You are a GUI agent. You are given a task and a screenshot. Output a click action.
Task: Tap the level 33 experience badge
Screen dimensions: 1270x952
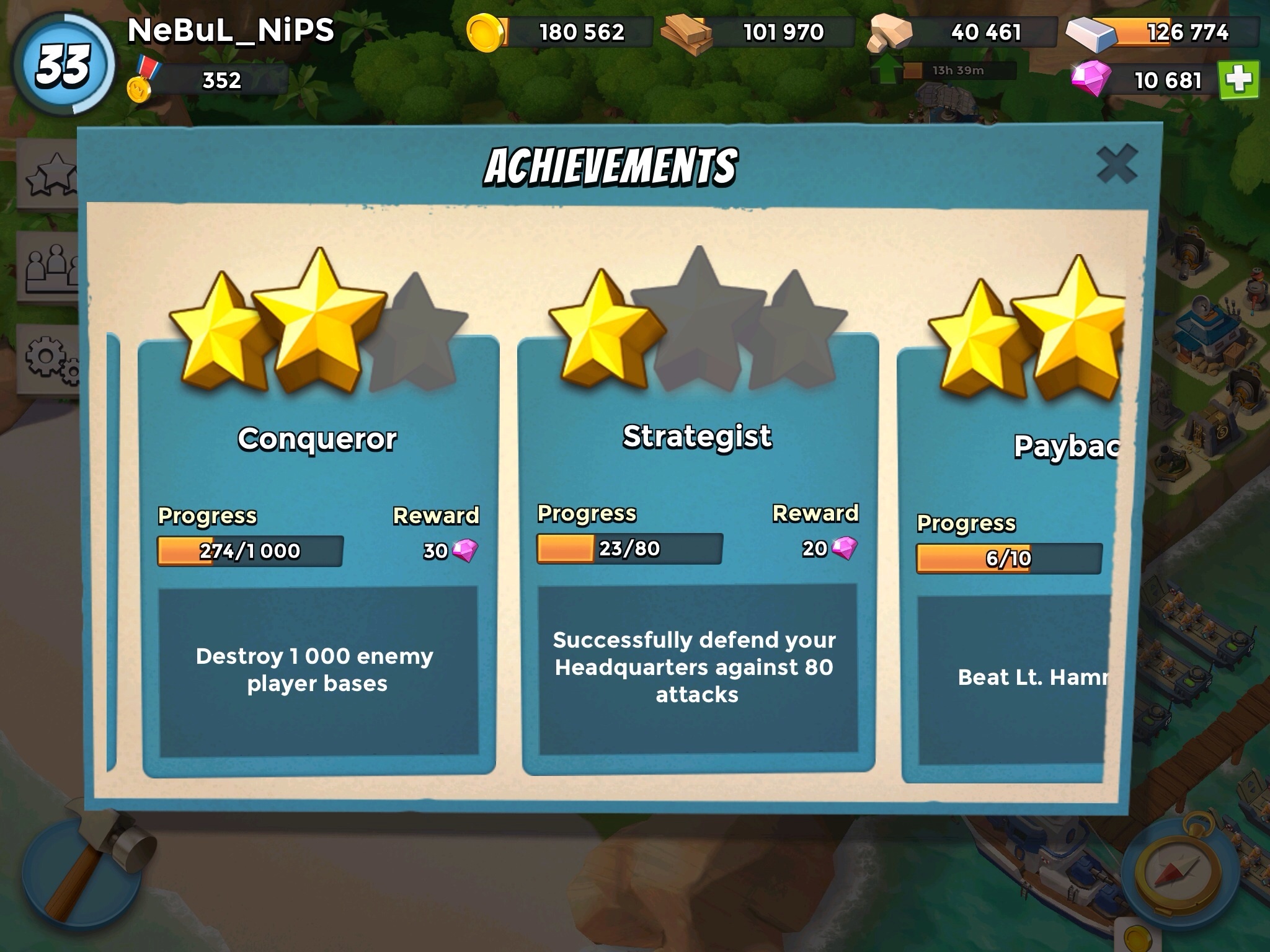click(x=63, y=64)
